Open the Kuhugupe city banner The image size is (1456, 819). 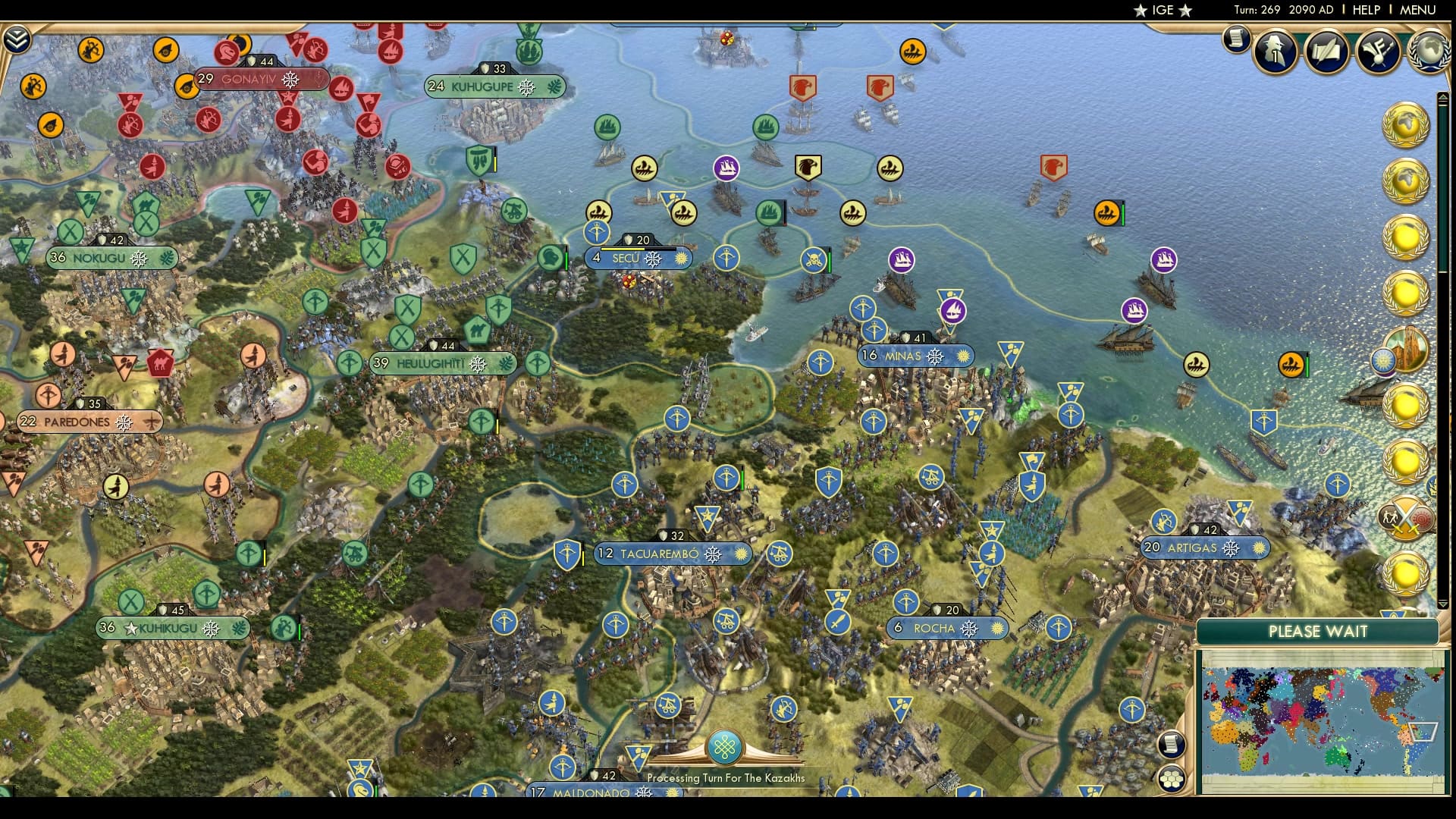pos(482,86)
